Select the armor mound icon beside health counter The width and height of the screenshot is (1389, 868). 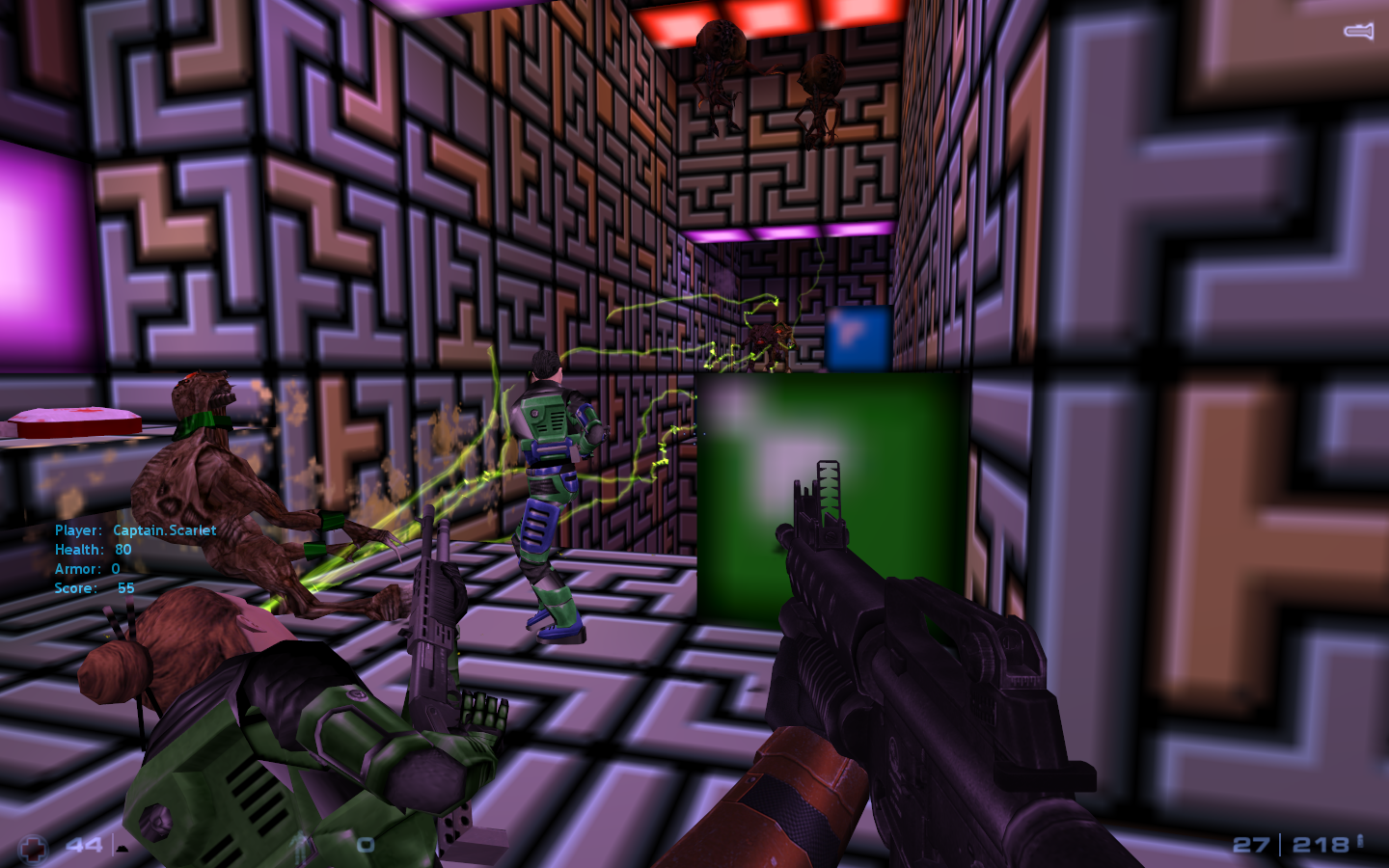[122, 851]
